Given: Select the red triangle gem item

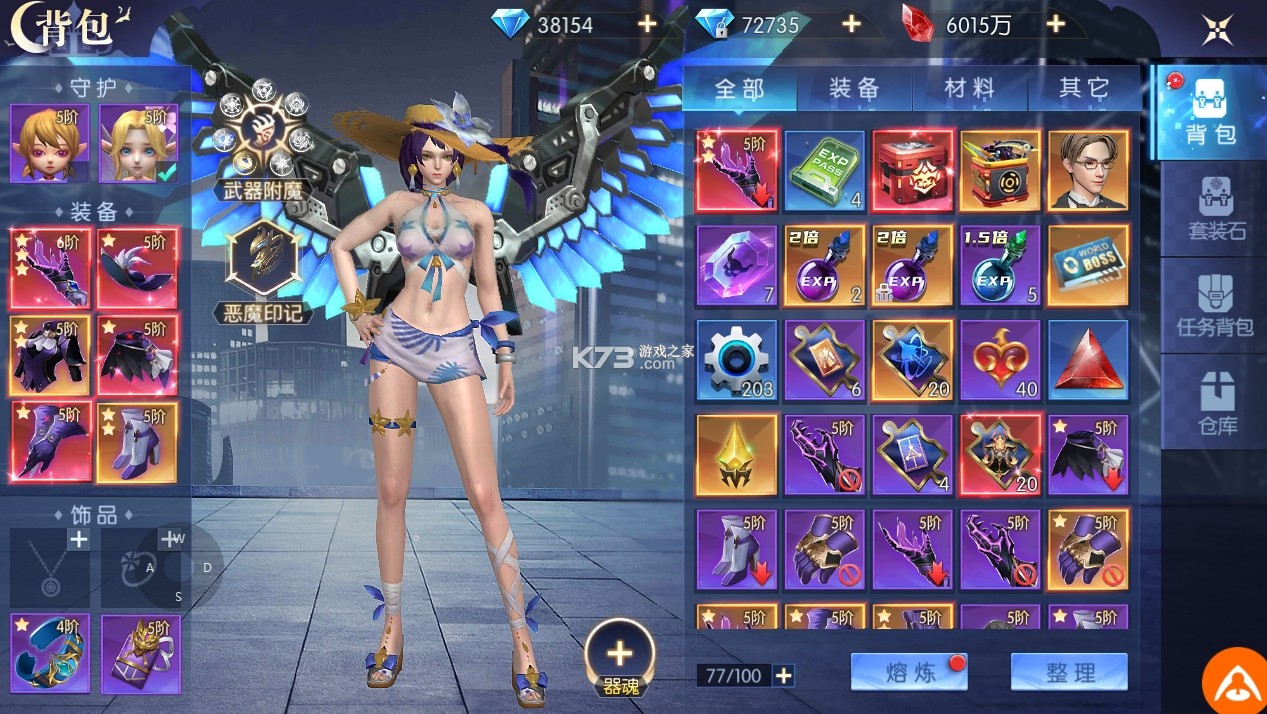Looking at the screenshot, I should click(x=1088, y=360).
